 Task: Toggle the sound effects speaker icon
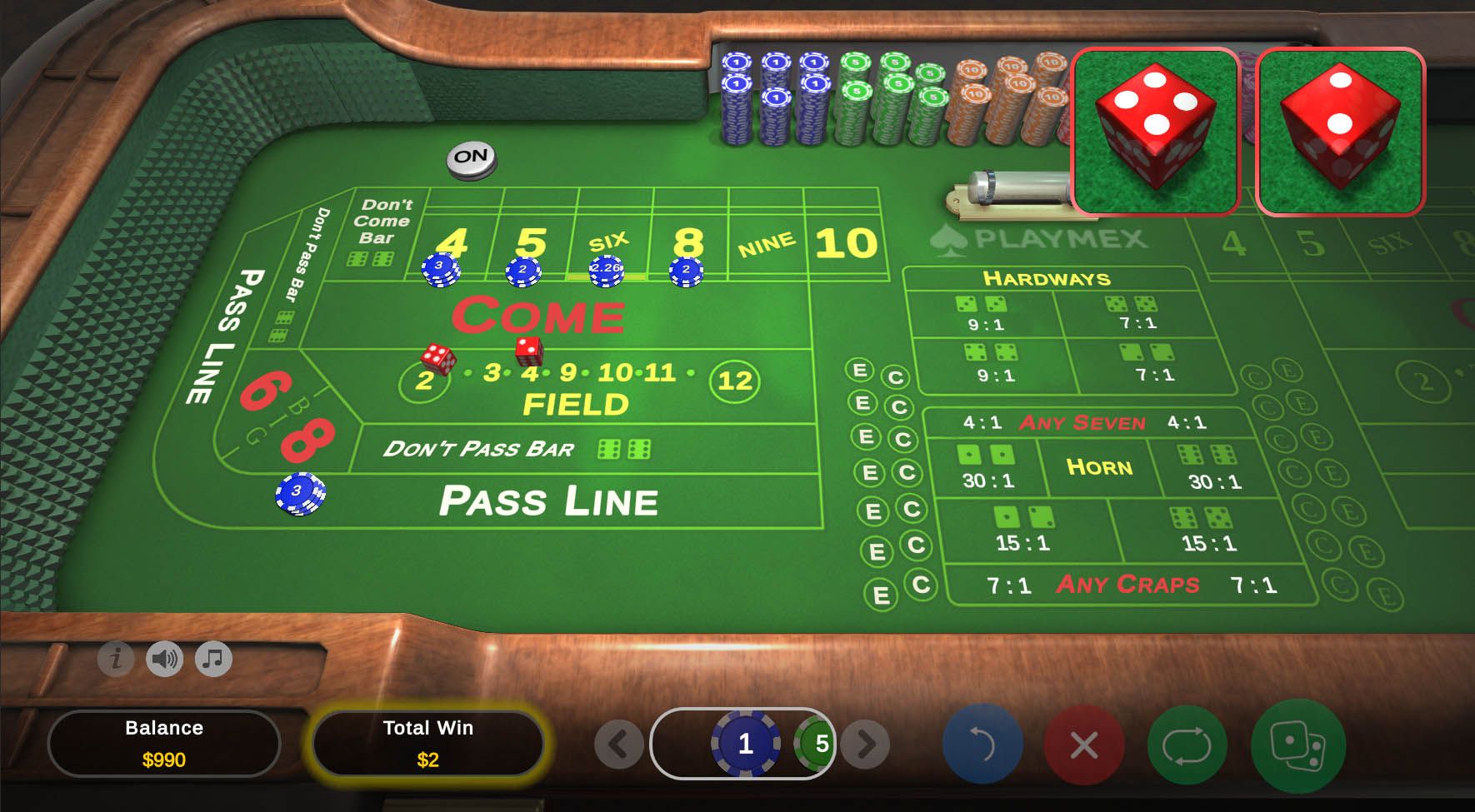click(164, 659)
